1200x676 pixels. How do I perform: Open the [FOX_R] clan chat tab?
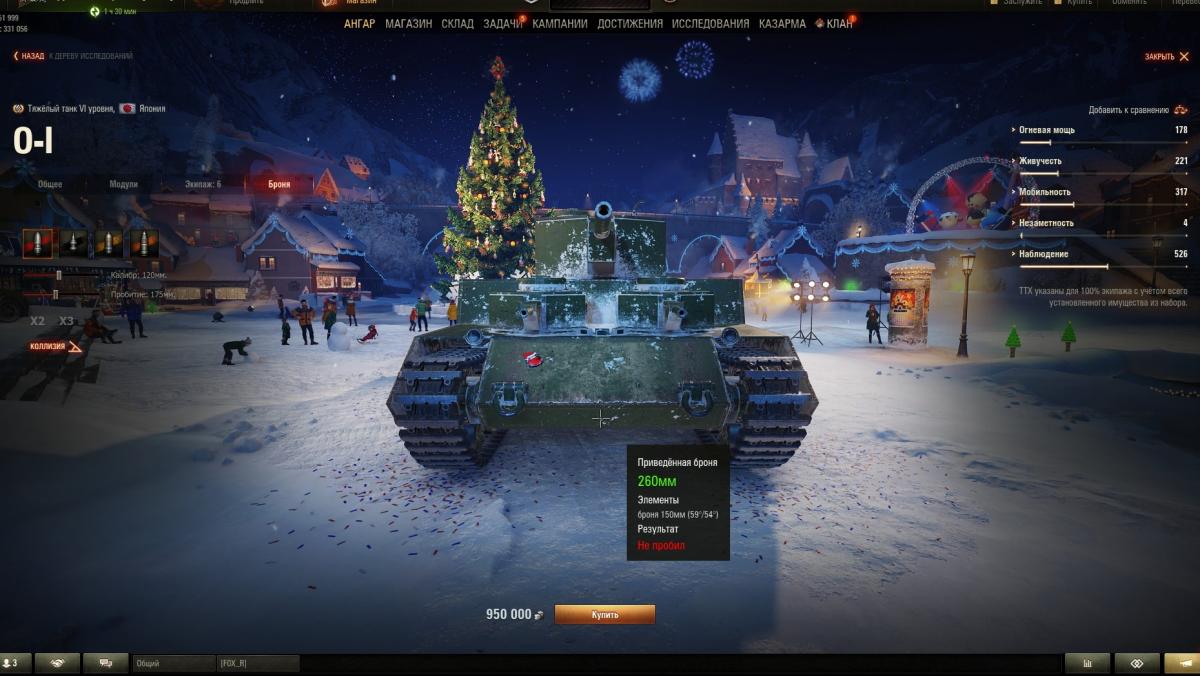(x=258, y=663)
